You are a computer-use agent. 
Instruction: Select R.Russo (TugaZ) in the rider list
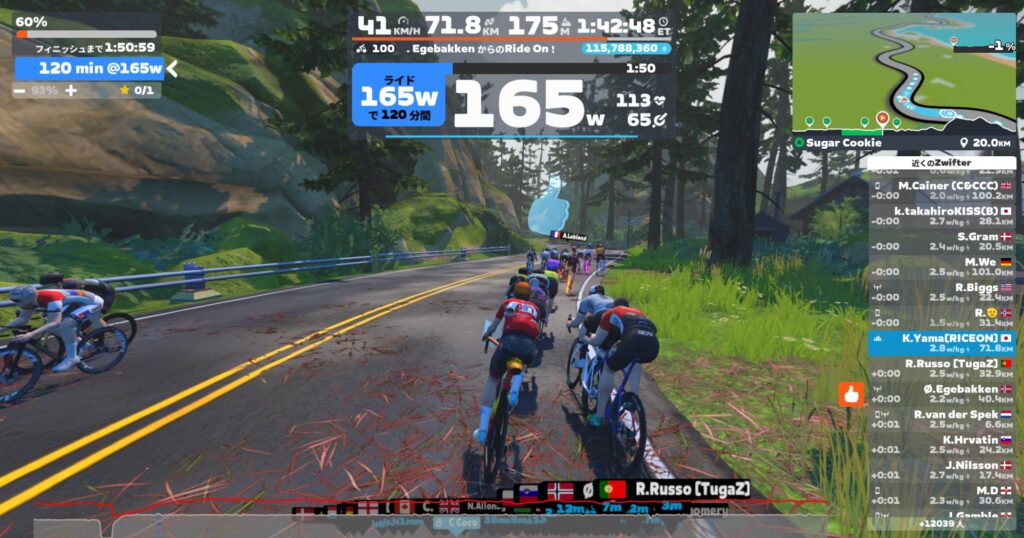point(942,369)
